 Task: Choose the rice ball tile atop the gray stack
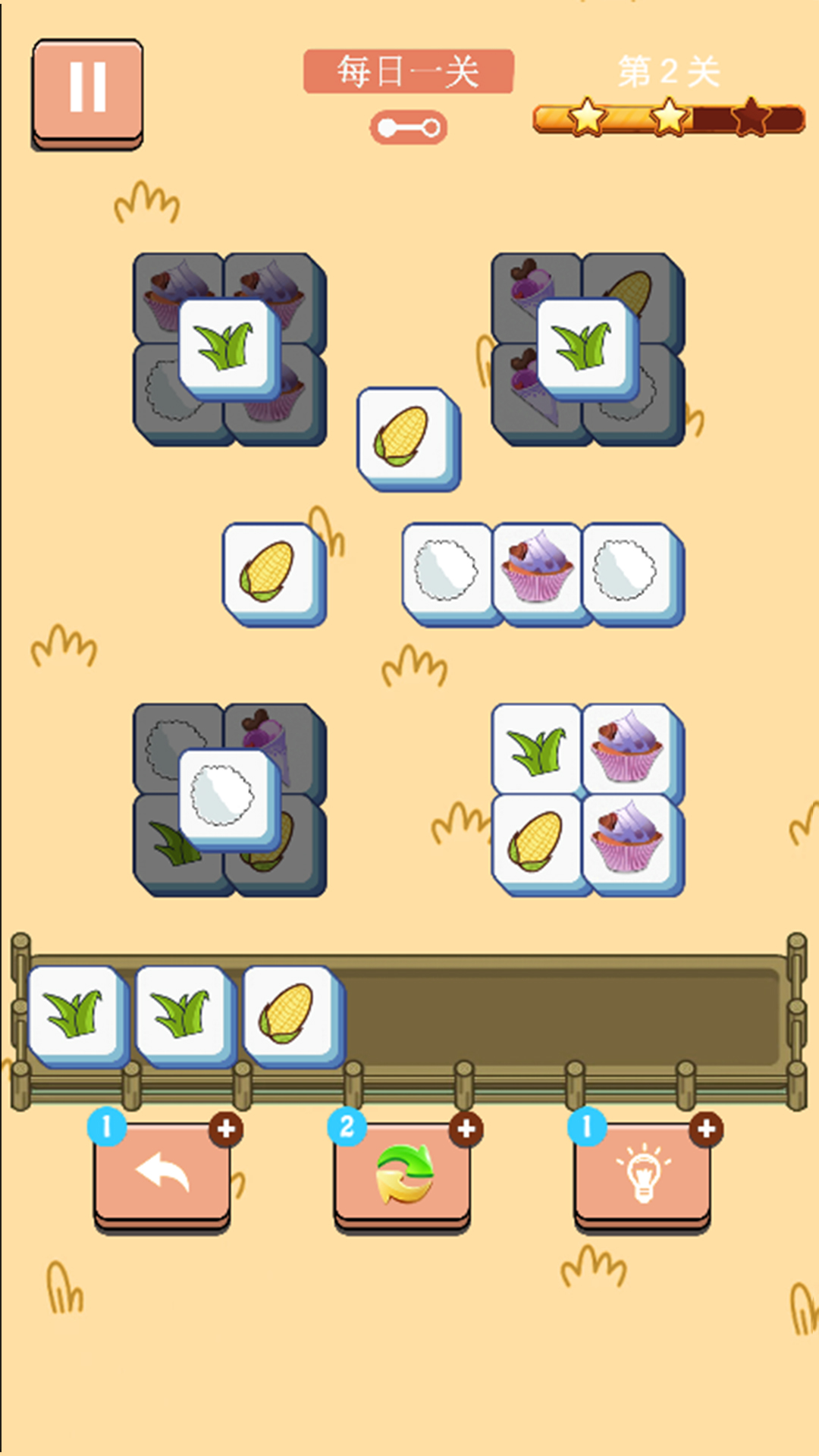(x=225, y=796)
